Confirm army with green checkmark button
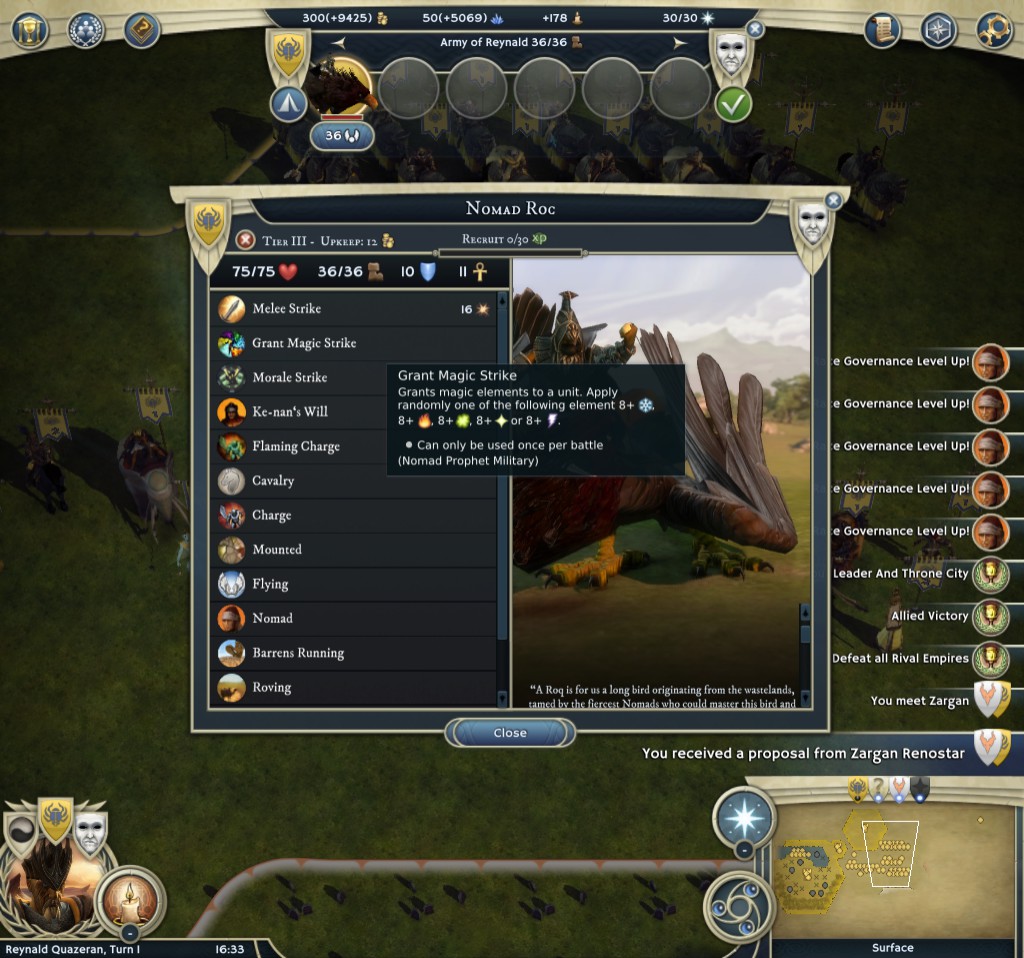Viewport: 1024px width, 958px height. [x=733, y=103]
